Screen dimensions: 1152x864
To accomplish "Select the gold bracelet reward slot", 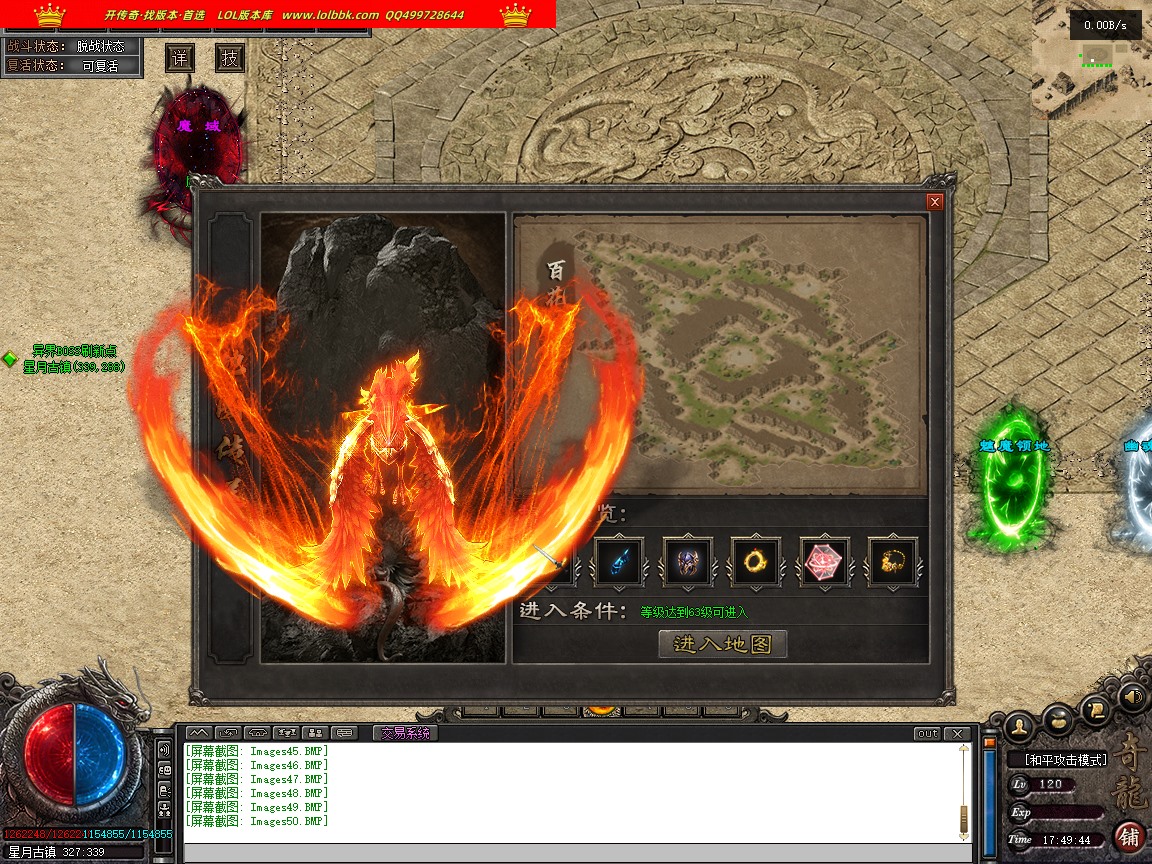I will [892, 562].
